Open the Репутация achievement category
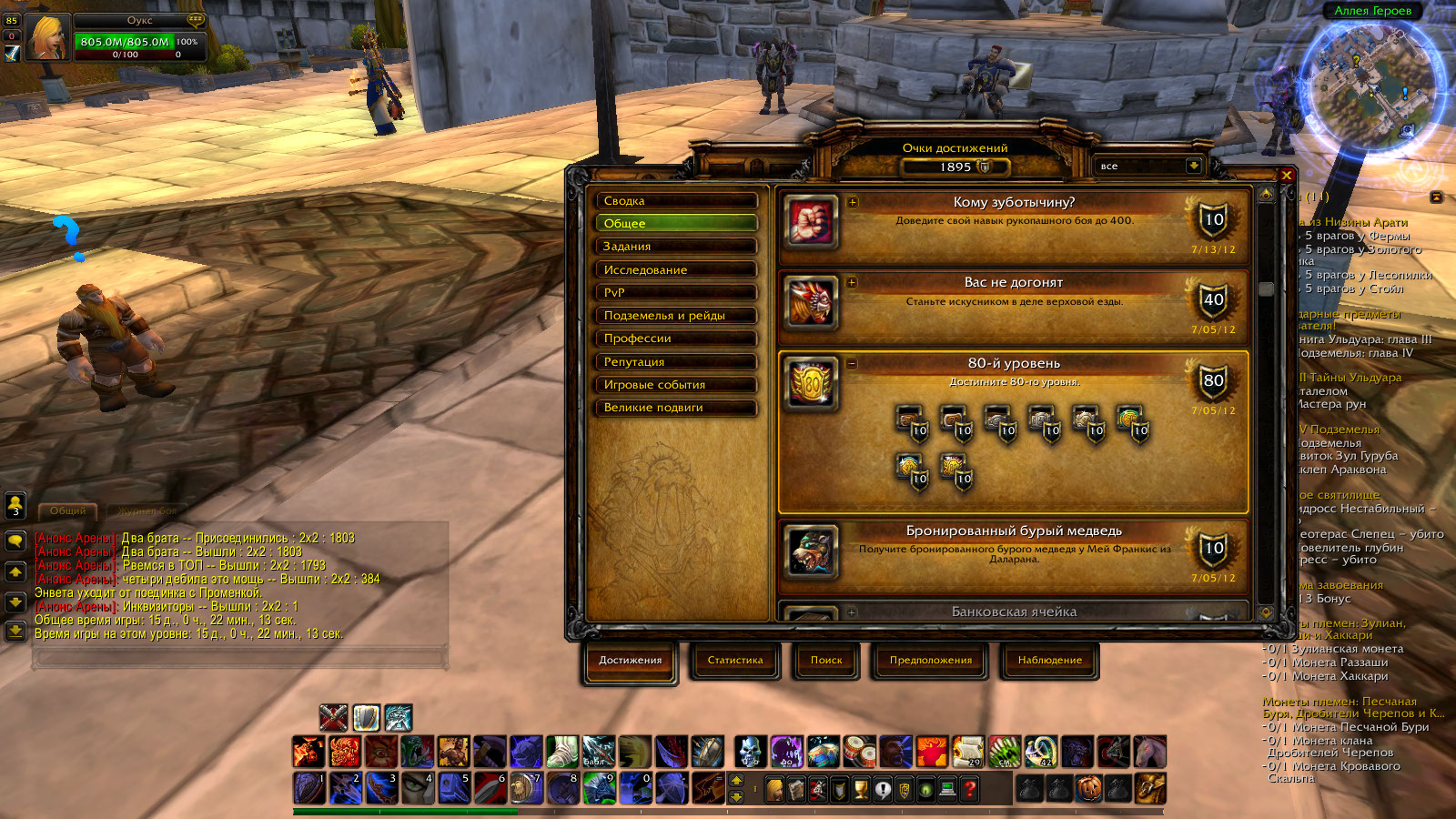This screenshot has height=819, width=1456. pyautogui.click(x=675, y=361)
